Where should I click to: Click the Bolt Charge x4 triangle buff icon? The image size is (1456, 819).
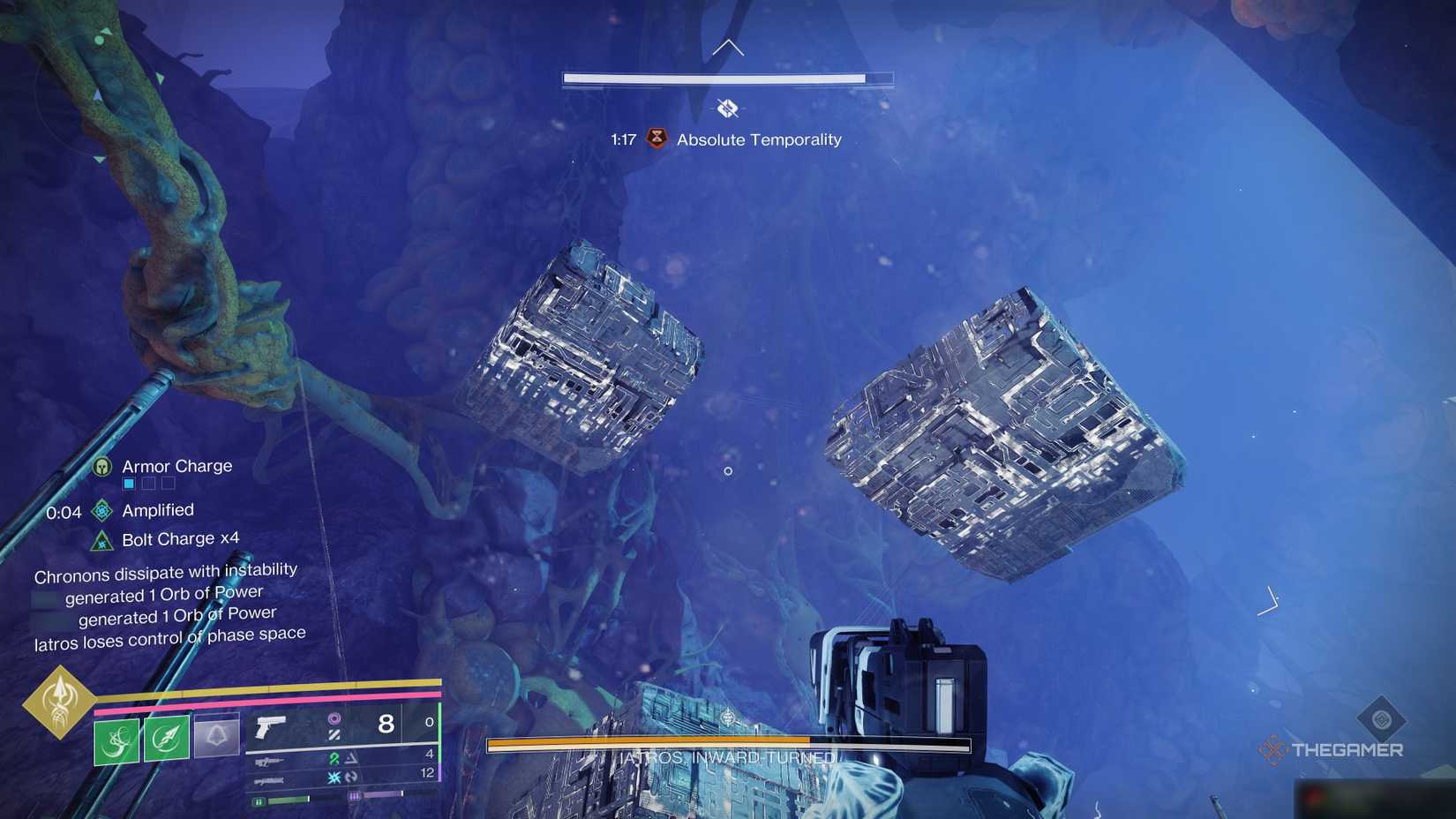(102, 538)
